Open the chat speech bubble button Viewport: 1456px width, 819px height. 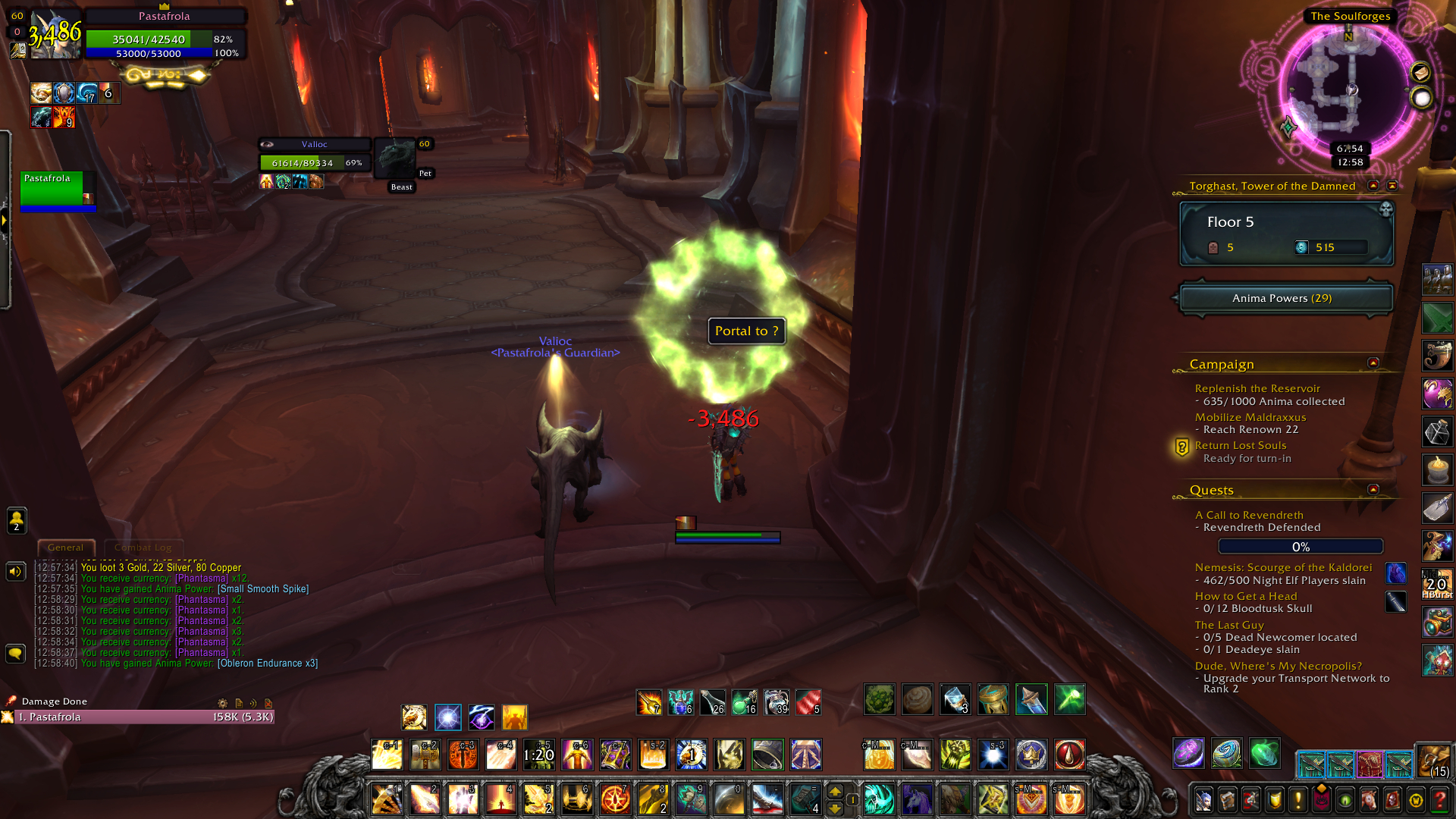tap(16, 654)
